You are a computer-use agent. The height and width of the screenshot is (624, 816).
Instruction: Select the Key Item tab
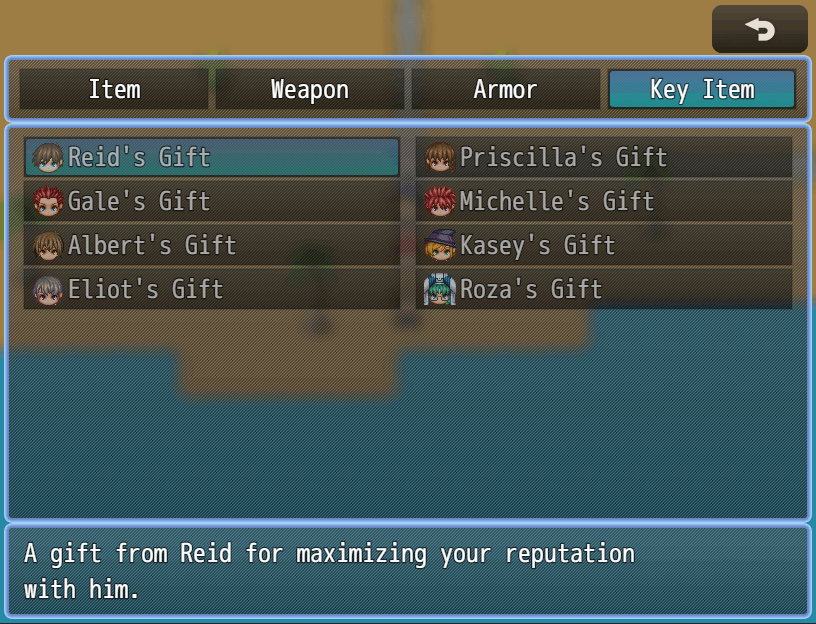pos(701,89)
